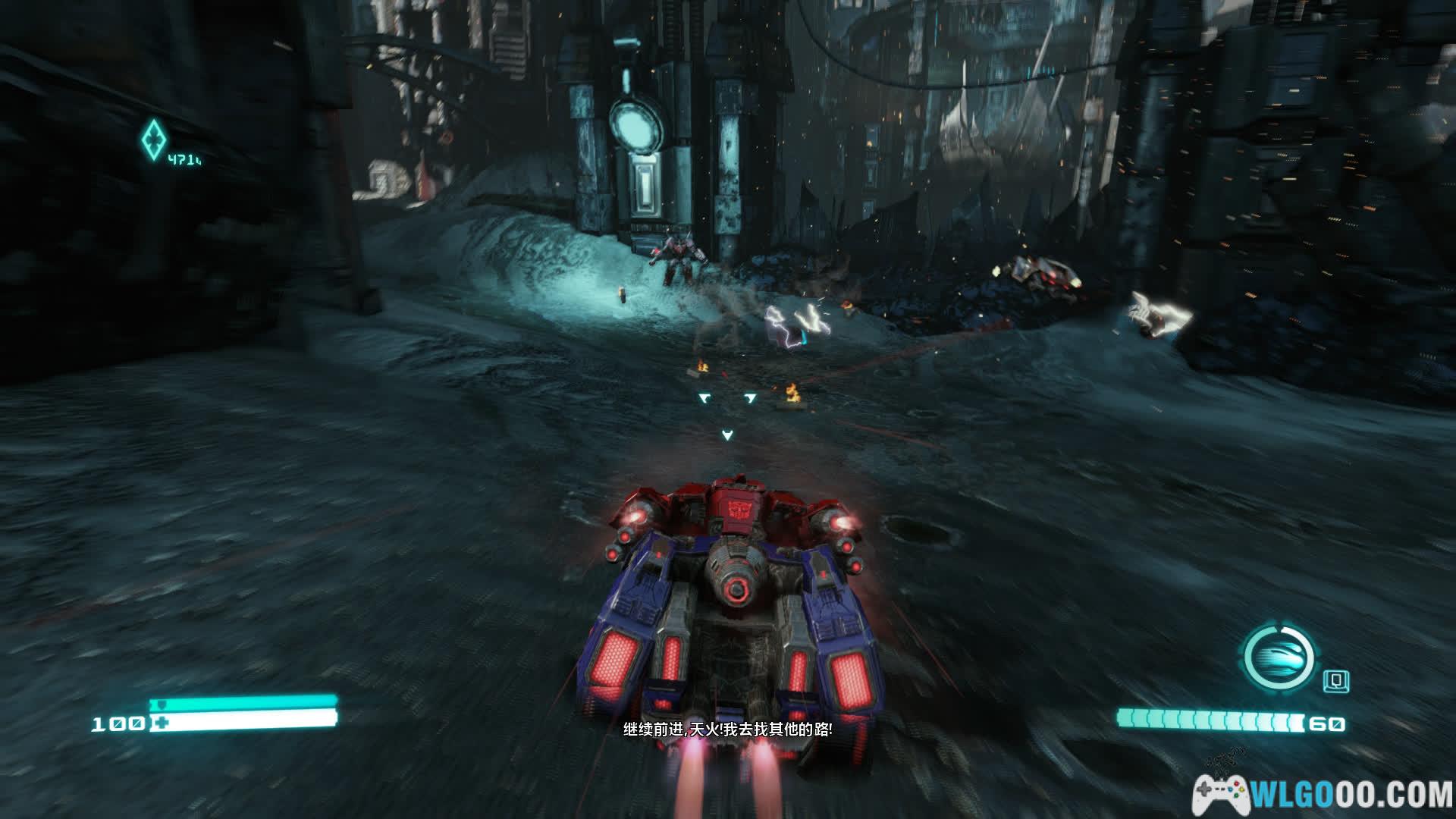Click the vehicle dash ability icon

tap(1279, 657)
